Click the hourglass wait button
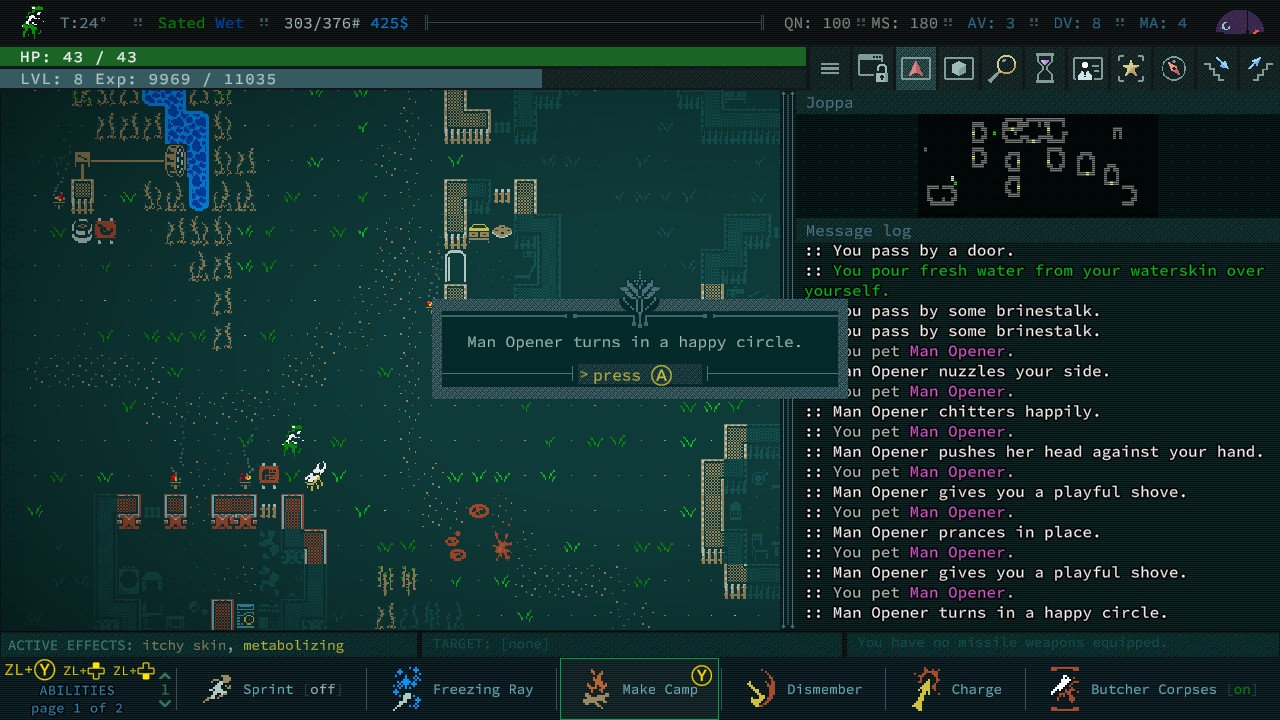The height and width of the screenshot is (720, 1280). [1045, 69]
